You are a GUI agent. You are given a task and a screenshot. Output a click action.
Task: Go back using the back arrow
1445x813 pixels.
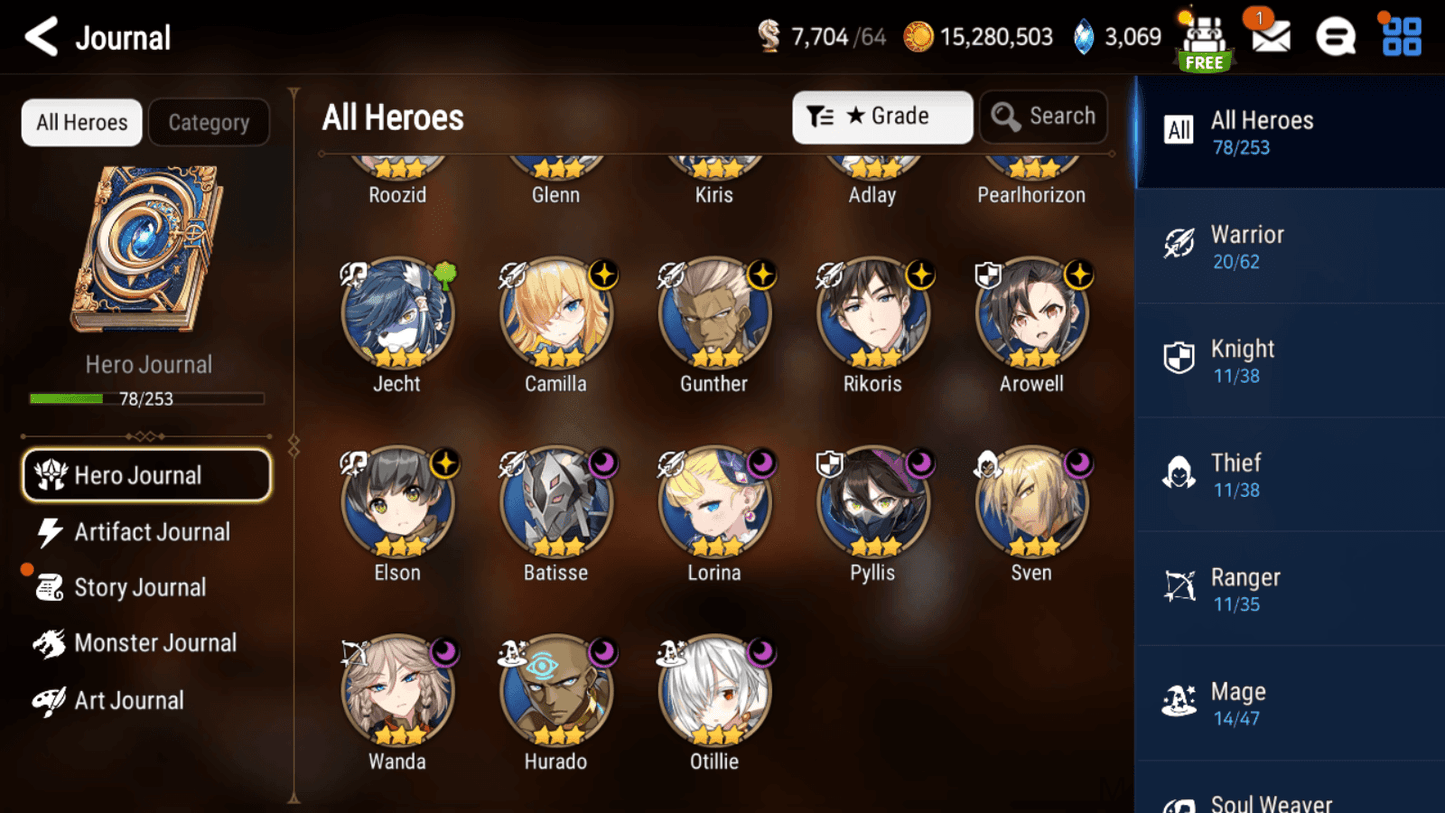click(x=39, y=37)
